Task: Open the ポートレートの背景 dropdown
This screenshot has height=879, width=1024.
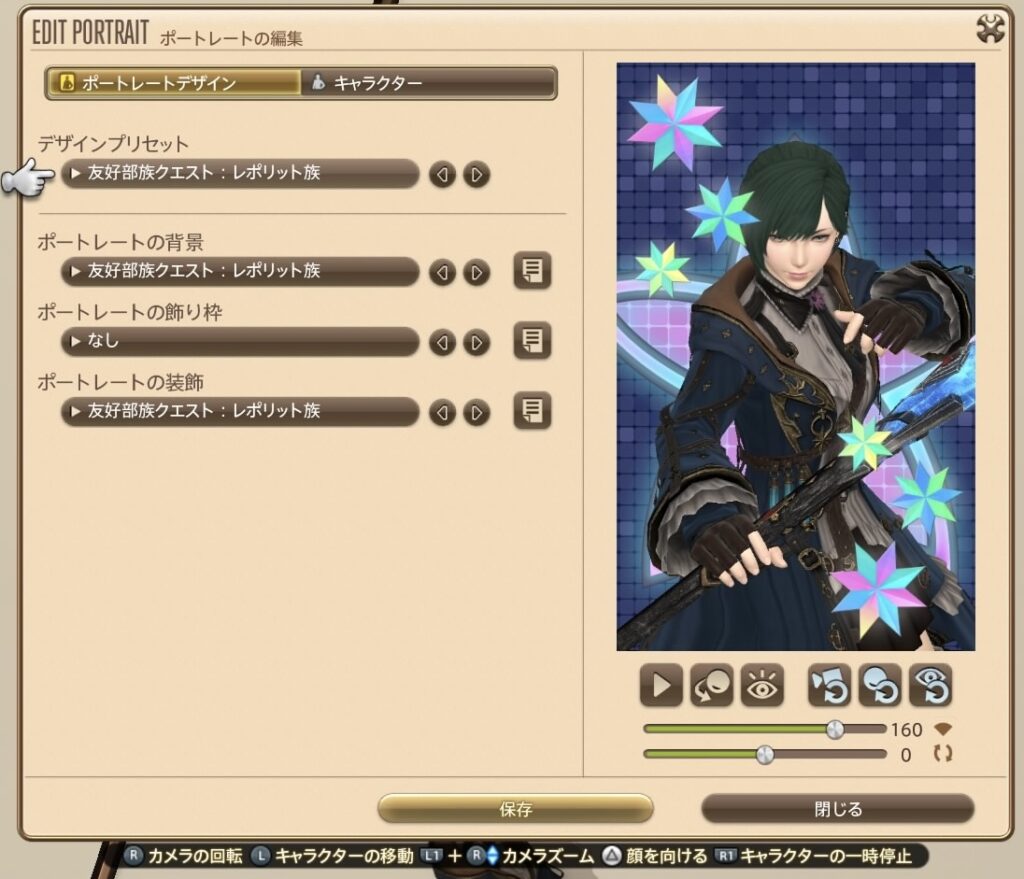Action: [x=240, y=271]
